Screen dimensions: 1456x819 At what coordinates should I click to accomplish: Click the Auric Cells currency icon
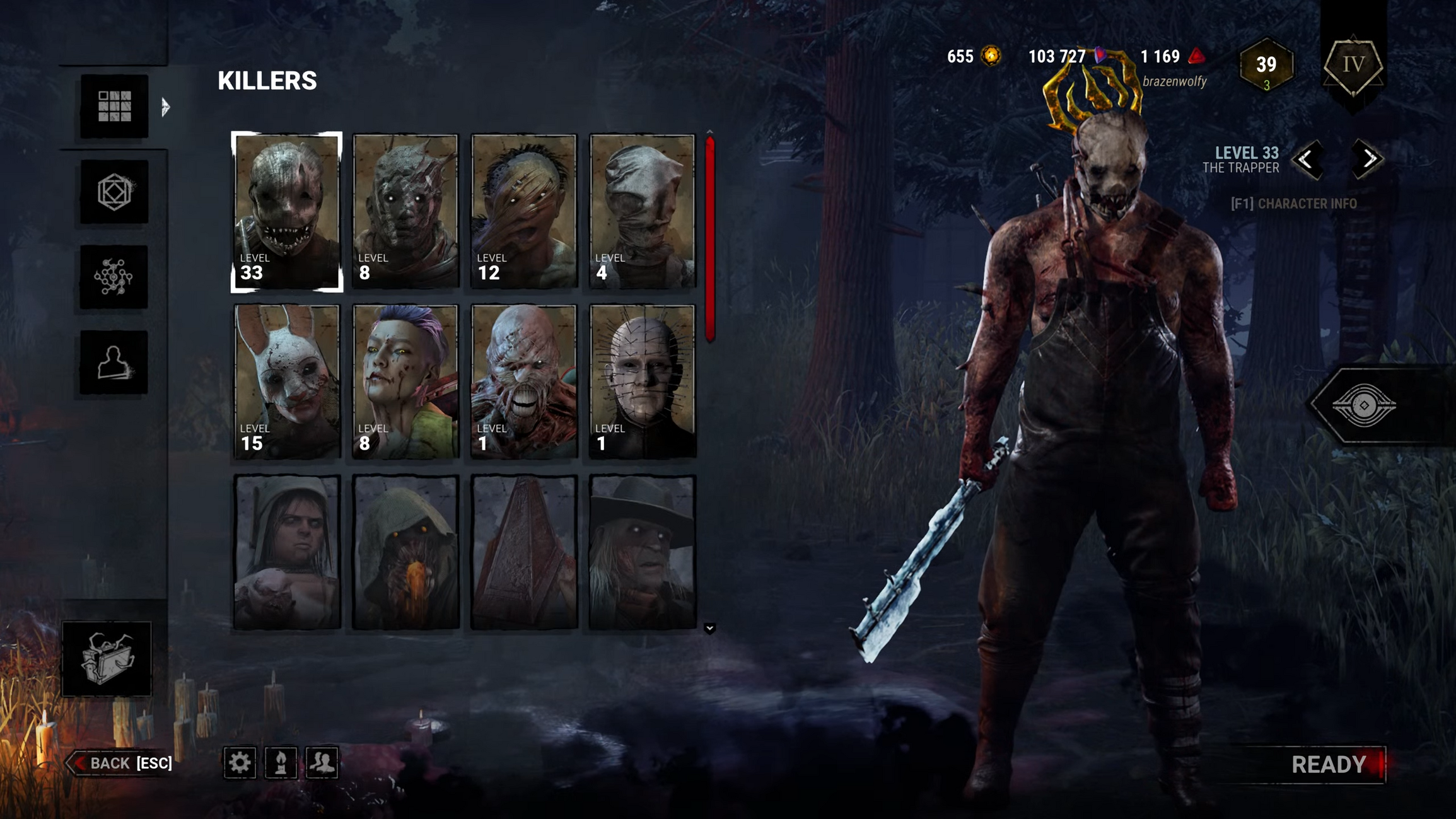tap(990, 57)
